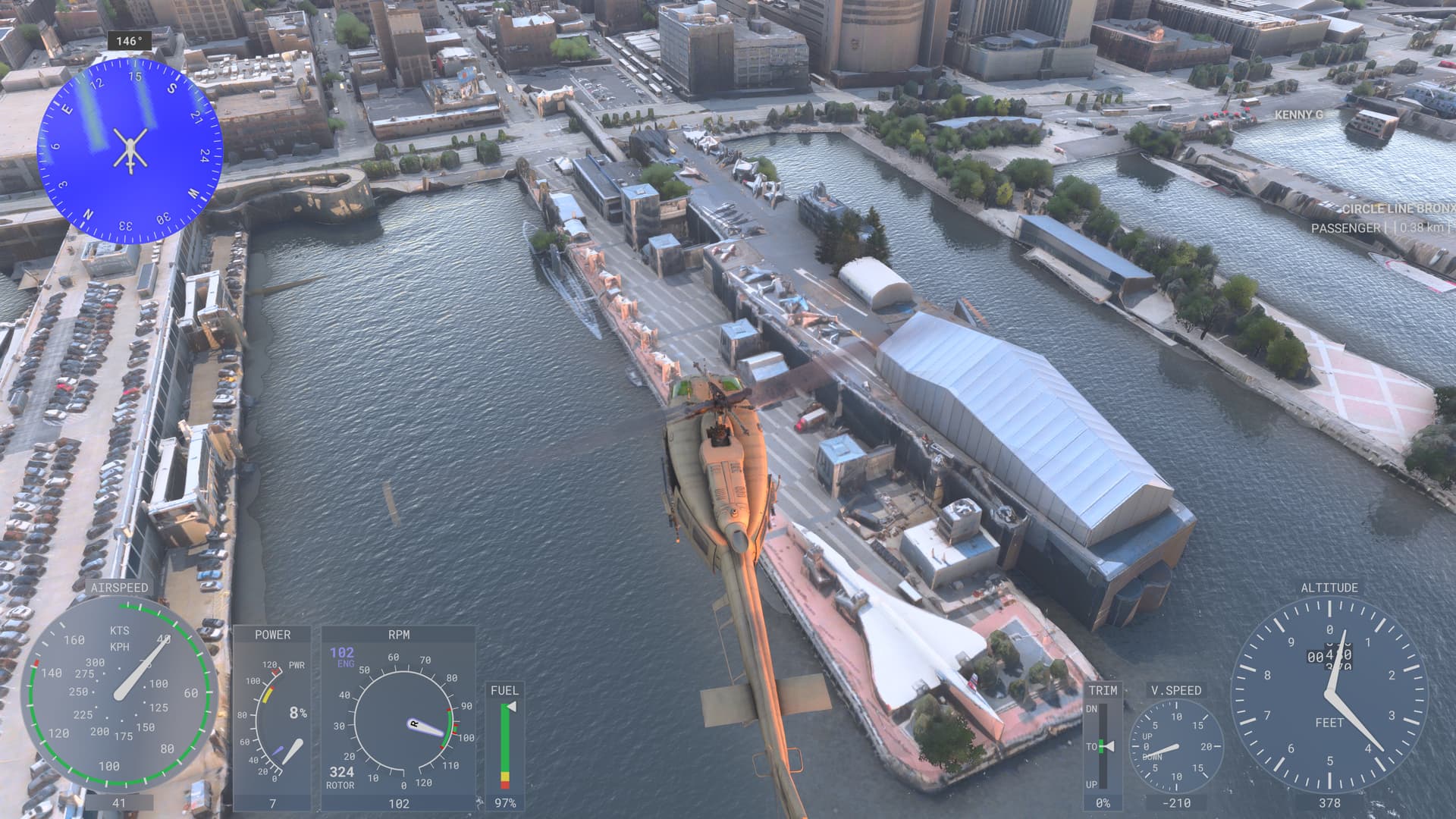Toggle the ENG readout on the RPM gauge
1456x819 pixels.
tap(342, 657)
